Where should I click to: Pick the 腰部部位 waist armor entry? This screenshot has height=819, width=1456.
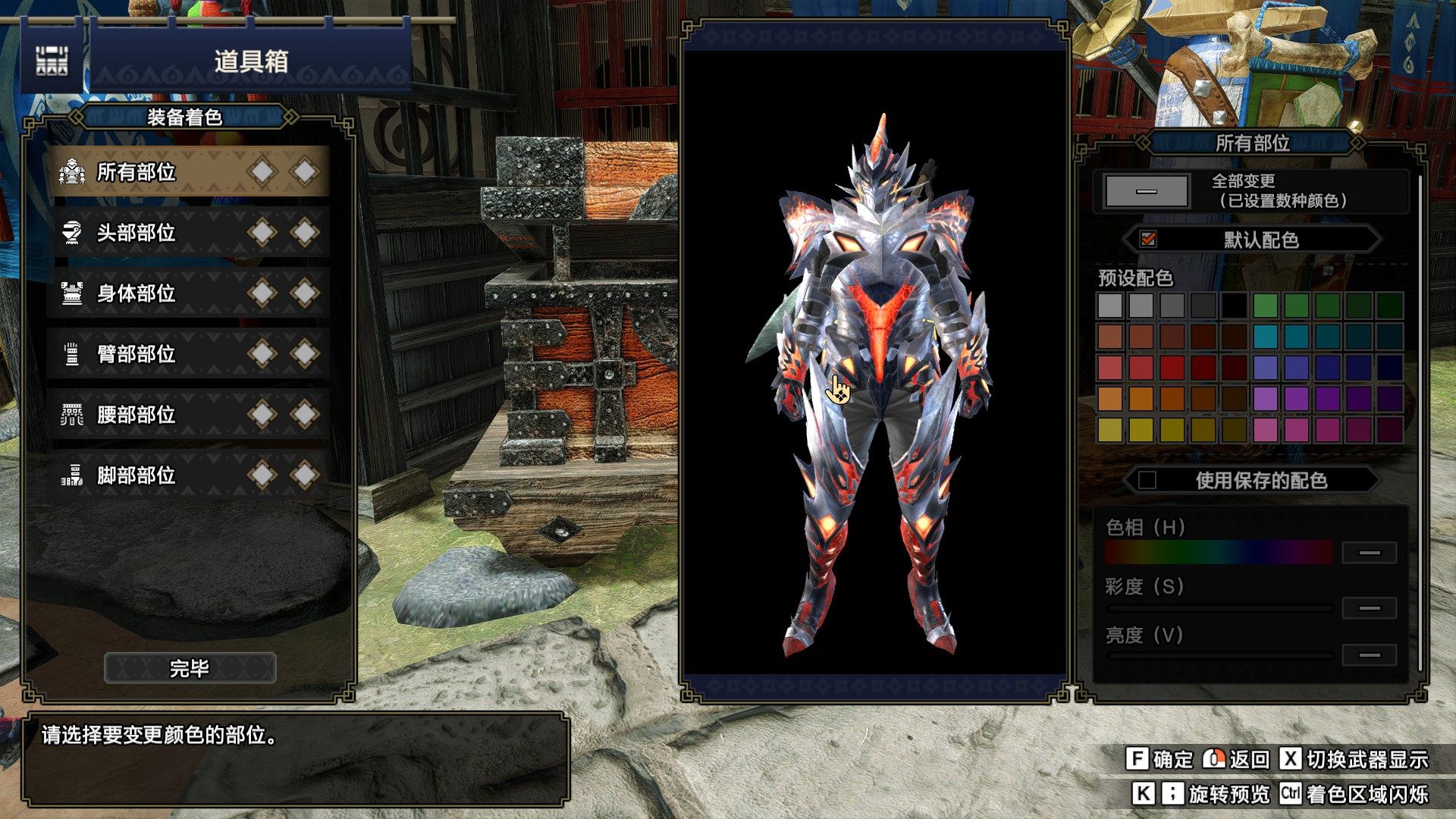pyautogui.click(x=190, y=415)
